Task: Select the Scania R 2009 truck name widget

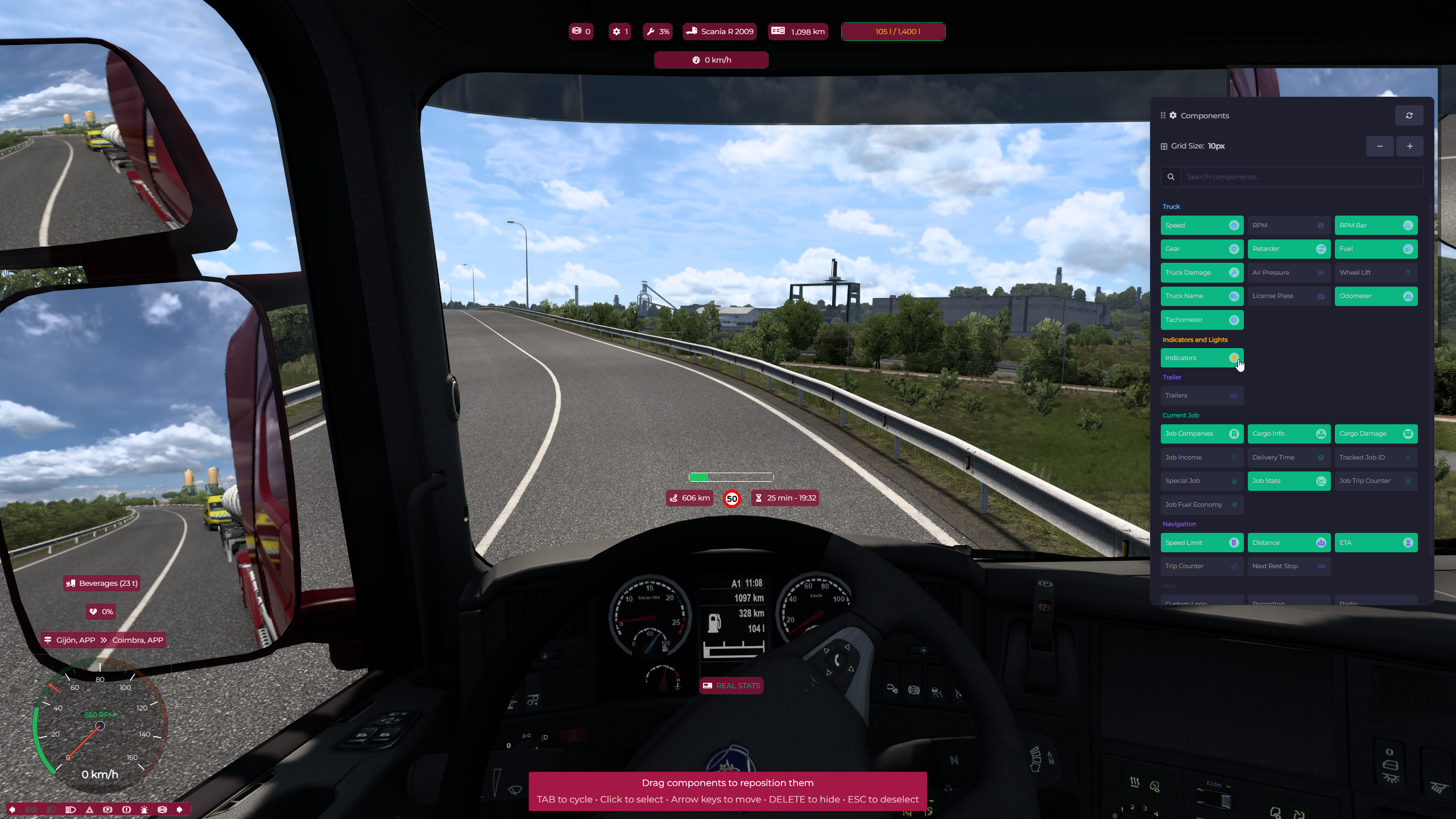Action: point(720,31)
